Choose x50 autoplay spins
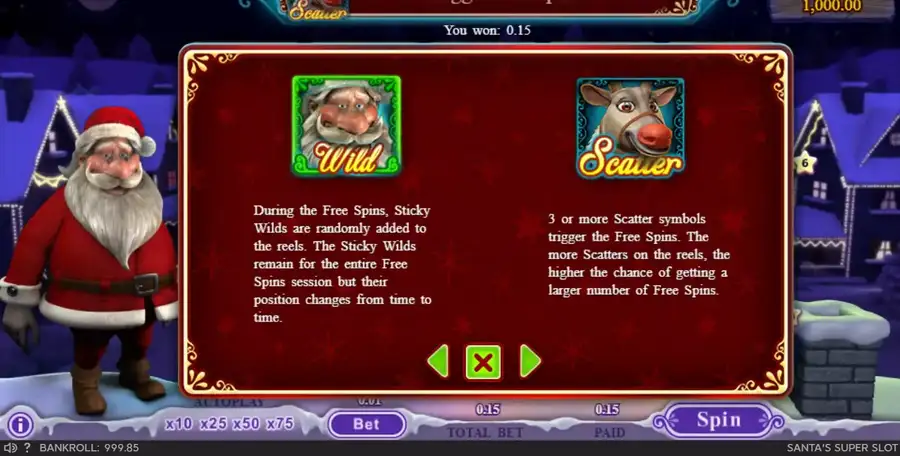 248,424
